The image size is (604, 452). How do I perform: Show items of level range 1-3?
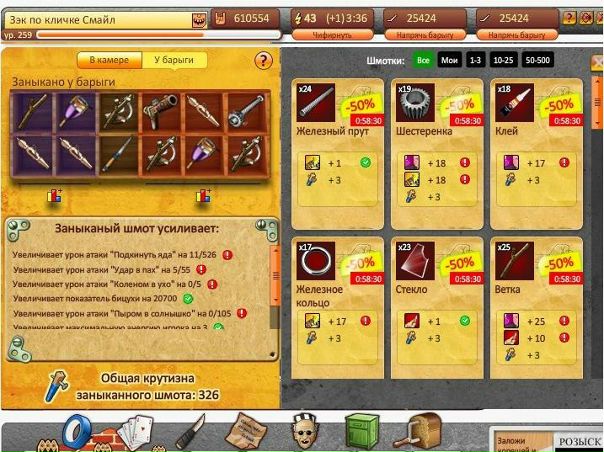(476, 61)
